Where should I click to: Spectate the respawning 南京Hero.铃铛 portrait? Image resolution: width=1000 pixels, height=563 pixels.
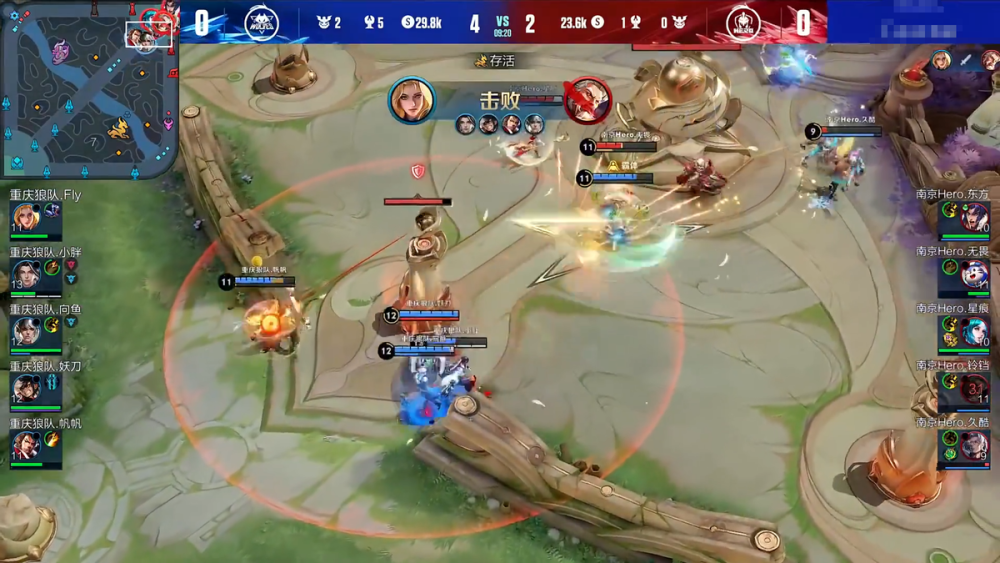point(974,388)
